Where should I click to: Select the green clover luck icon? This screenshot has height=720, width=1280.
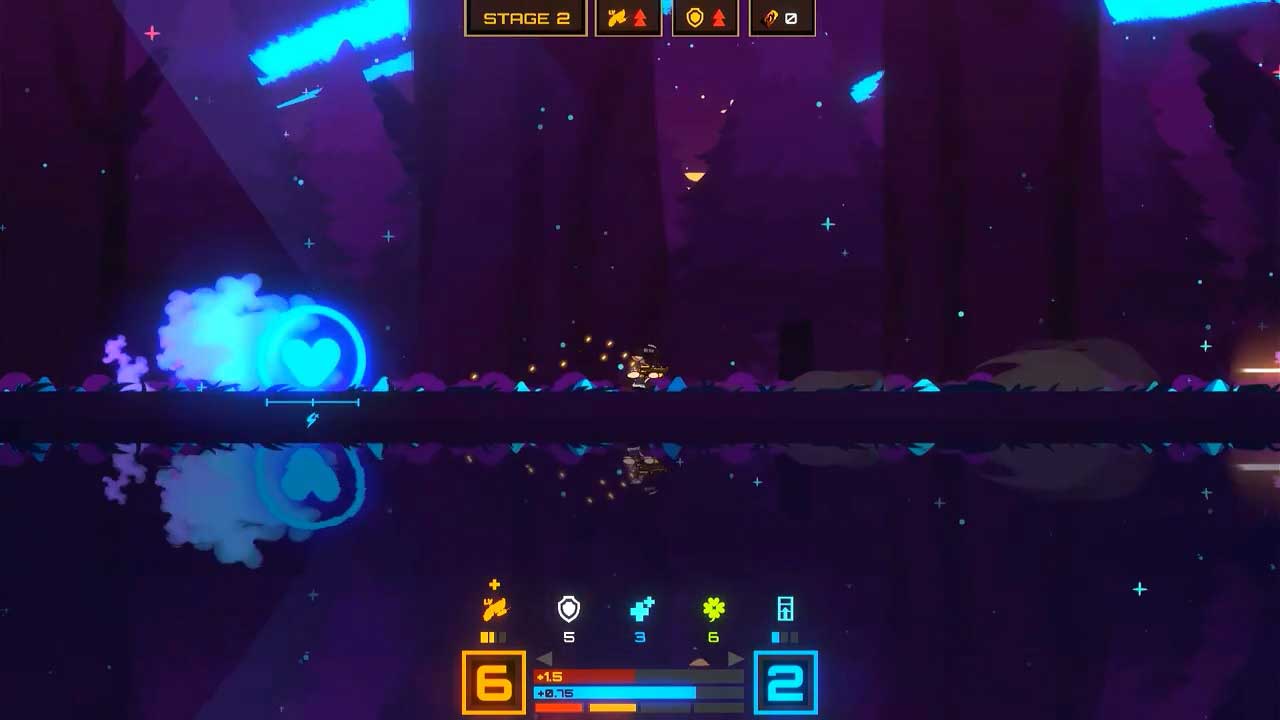713,608
